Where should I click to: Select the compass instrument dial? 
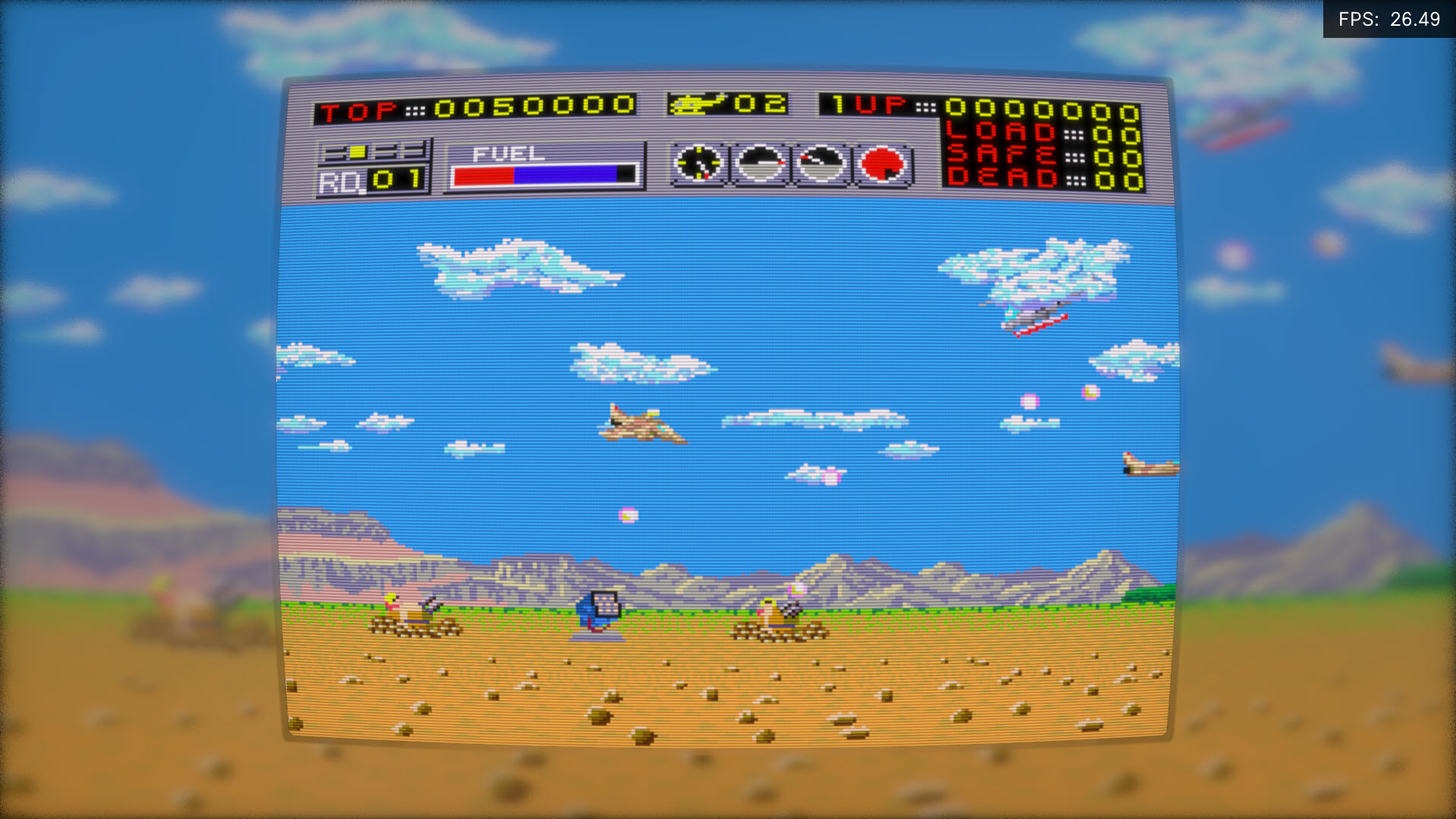(700, 165)
